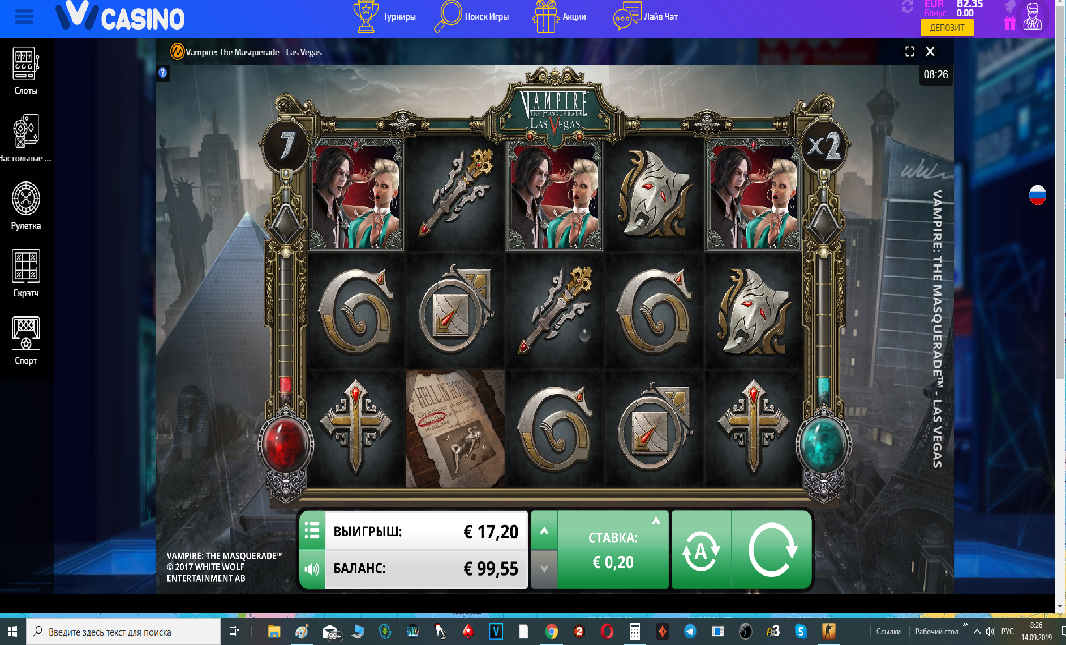This screenshot has height=645, width=1066.
Task: Start autoplay with the A arrows button
Action: [x=701, y=551]
